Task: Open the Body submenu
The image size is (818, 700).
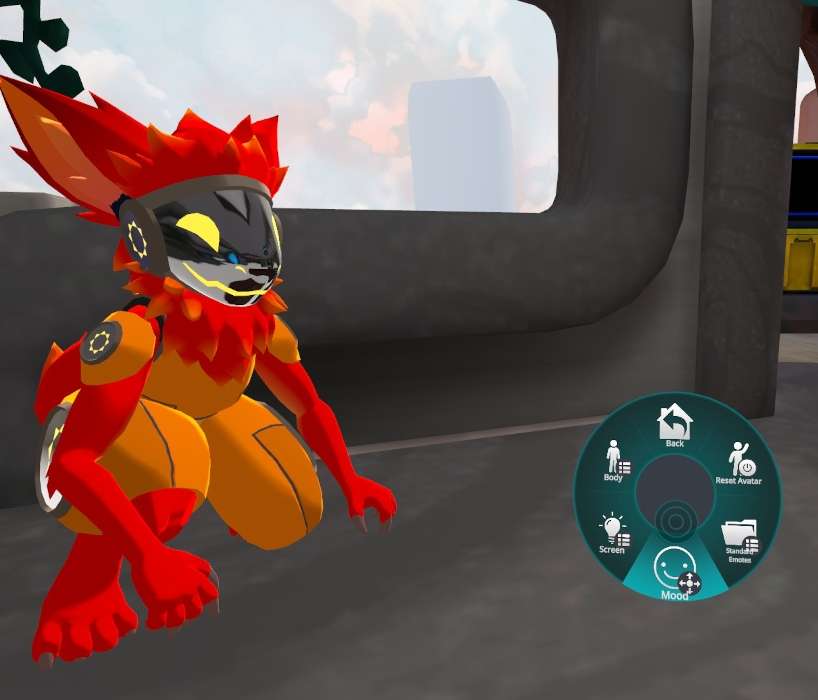Action: pyautogui.click(x=615, y=462)
